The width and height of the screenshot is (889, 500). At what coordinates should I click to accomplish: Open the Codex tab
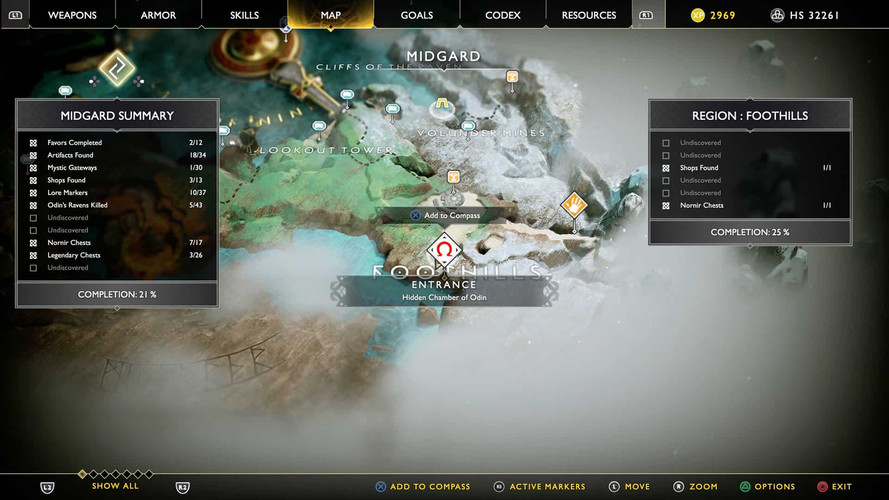[x=502, y=15]
